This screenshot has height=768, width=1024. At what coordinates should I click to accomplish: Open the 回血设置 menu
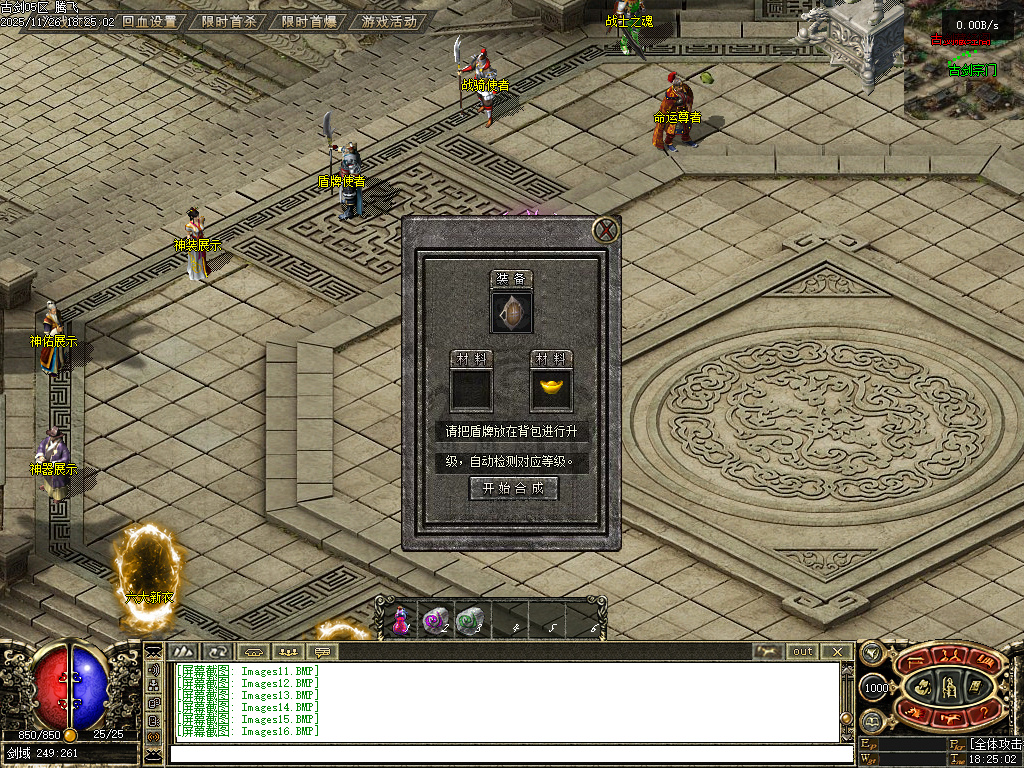[149, 21]
